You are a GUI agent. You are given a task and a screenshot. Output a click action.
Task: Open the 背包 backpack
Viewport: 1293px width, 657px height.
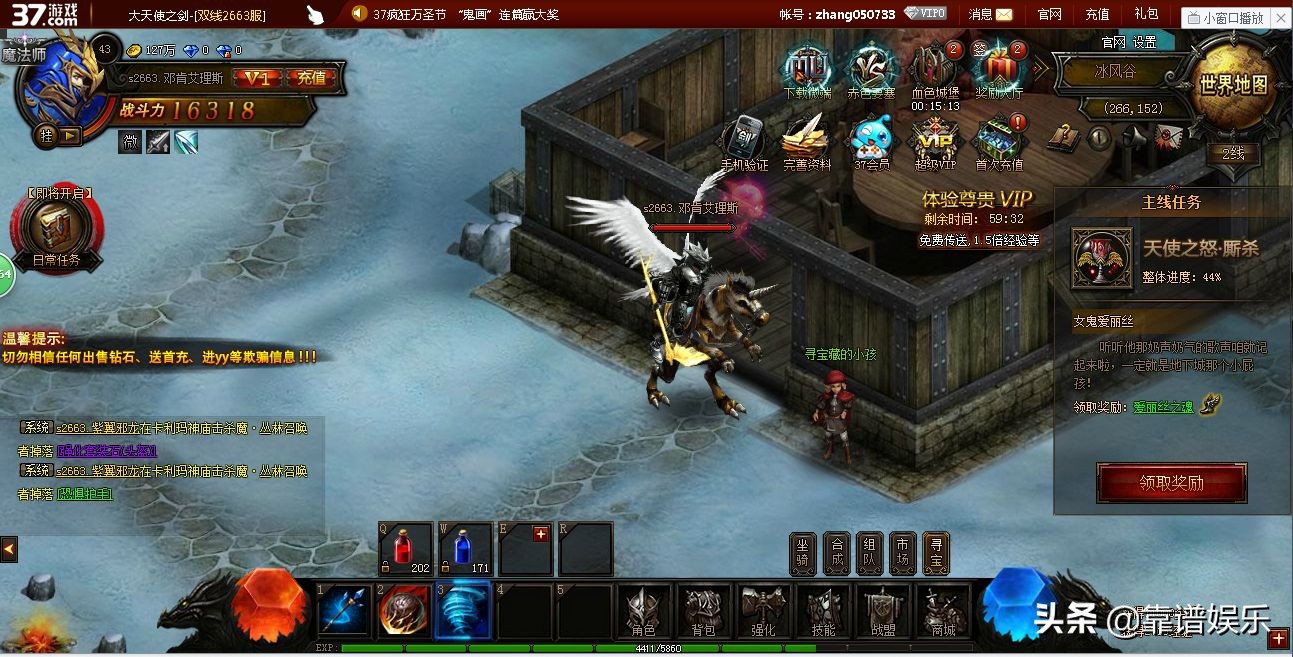tap(704, 610)
